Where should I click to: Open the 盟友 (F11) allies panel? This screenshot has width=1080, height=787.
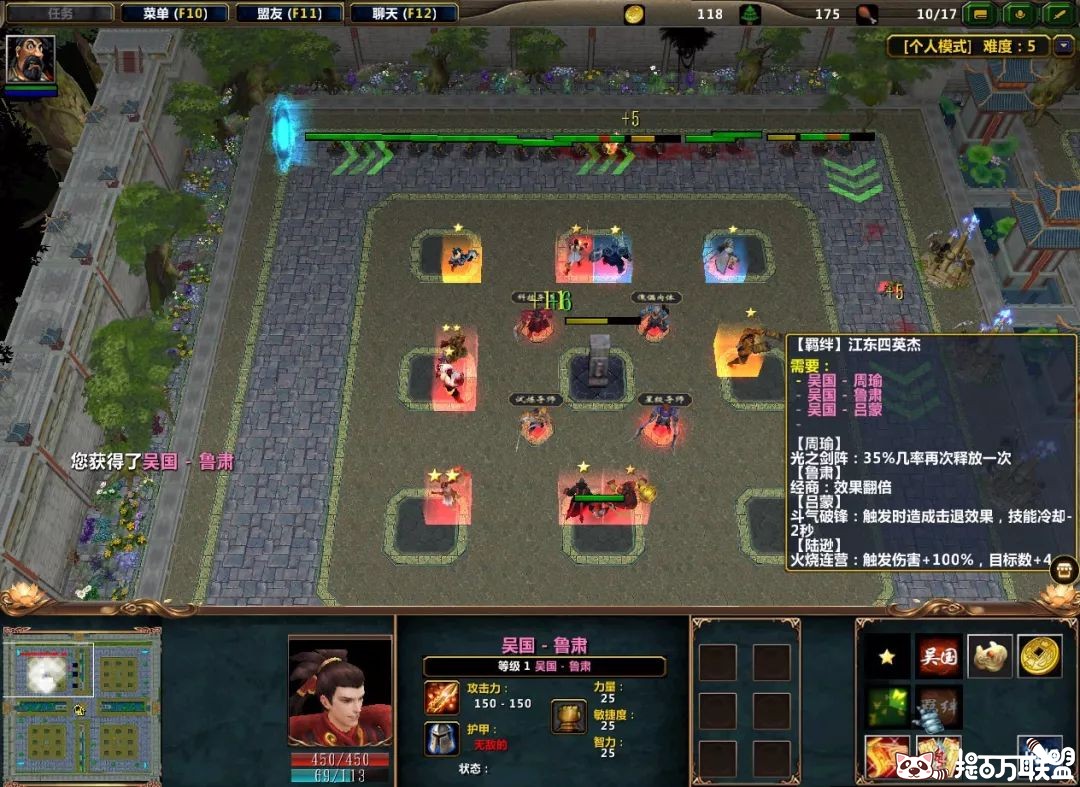(290, 14)
